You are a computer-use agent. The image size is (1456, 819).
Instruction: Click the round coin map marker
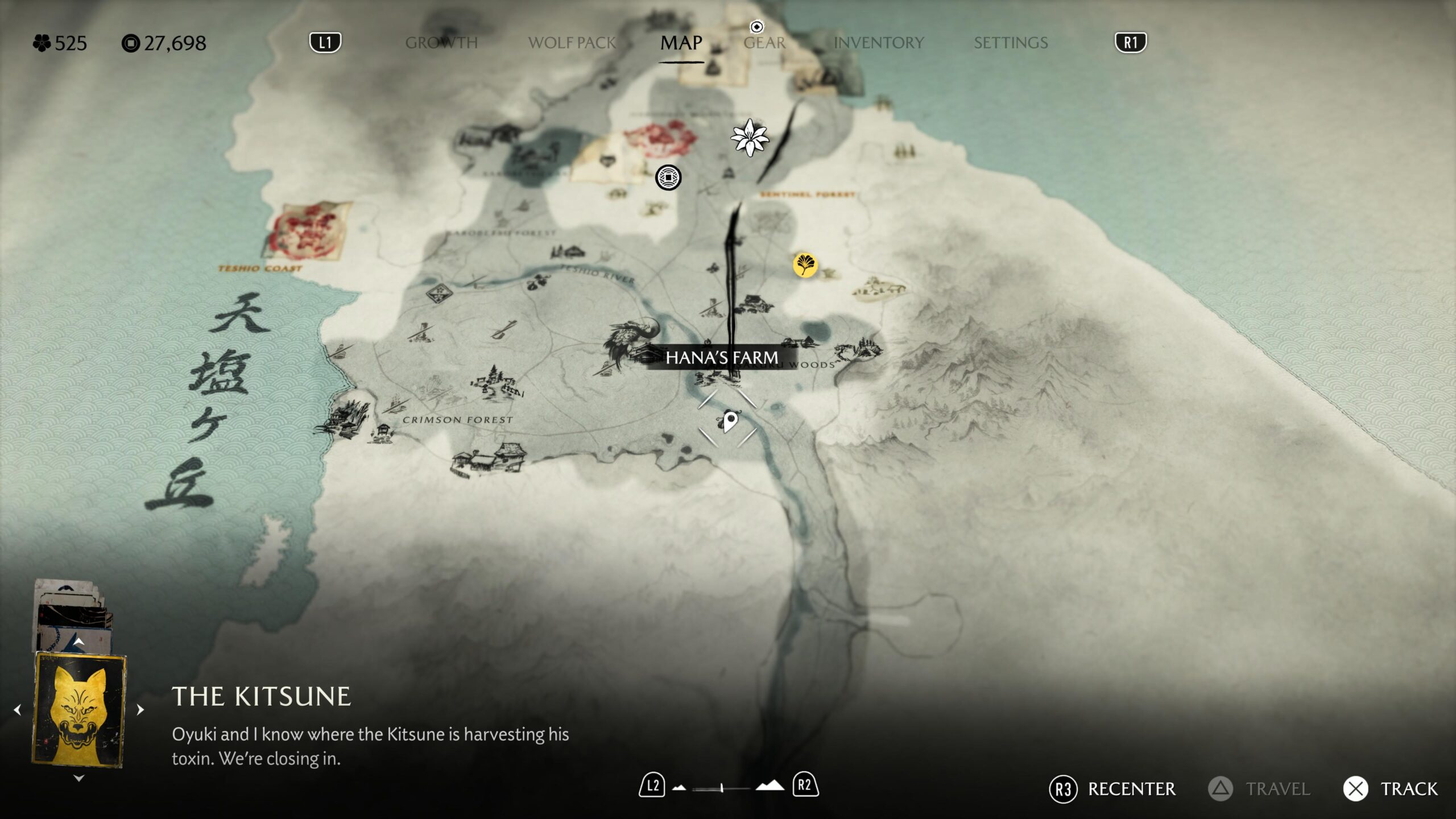pos(668,177)
